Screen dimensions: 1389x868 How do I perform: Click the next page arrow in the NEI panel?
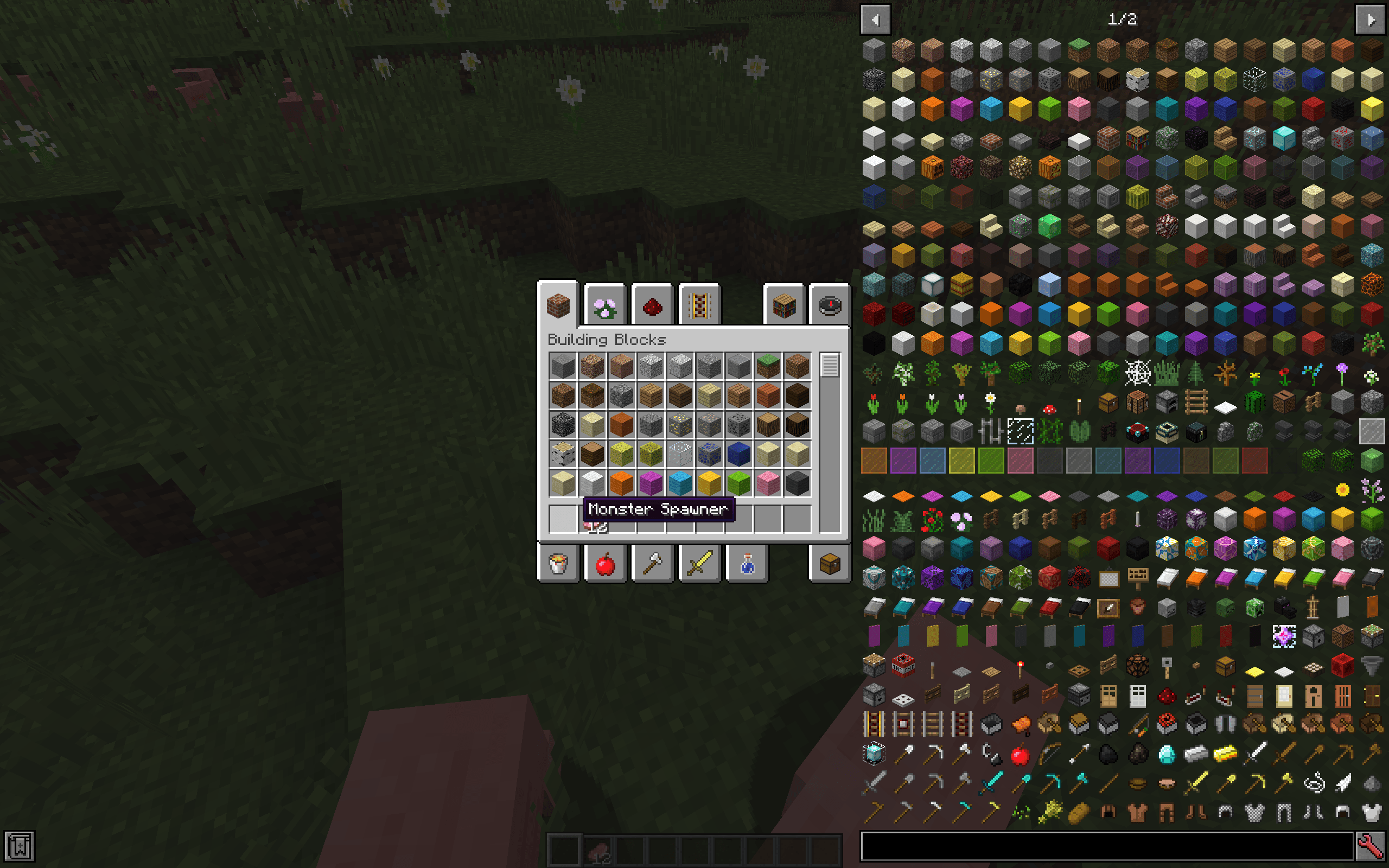pos(1372,20)
